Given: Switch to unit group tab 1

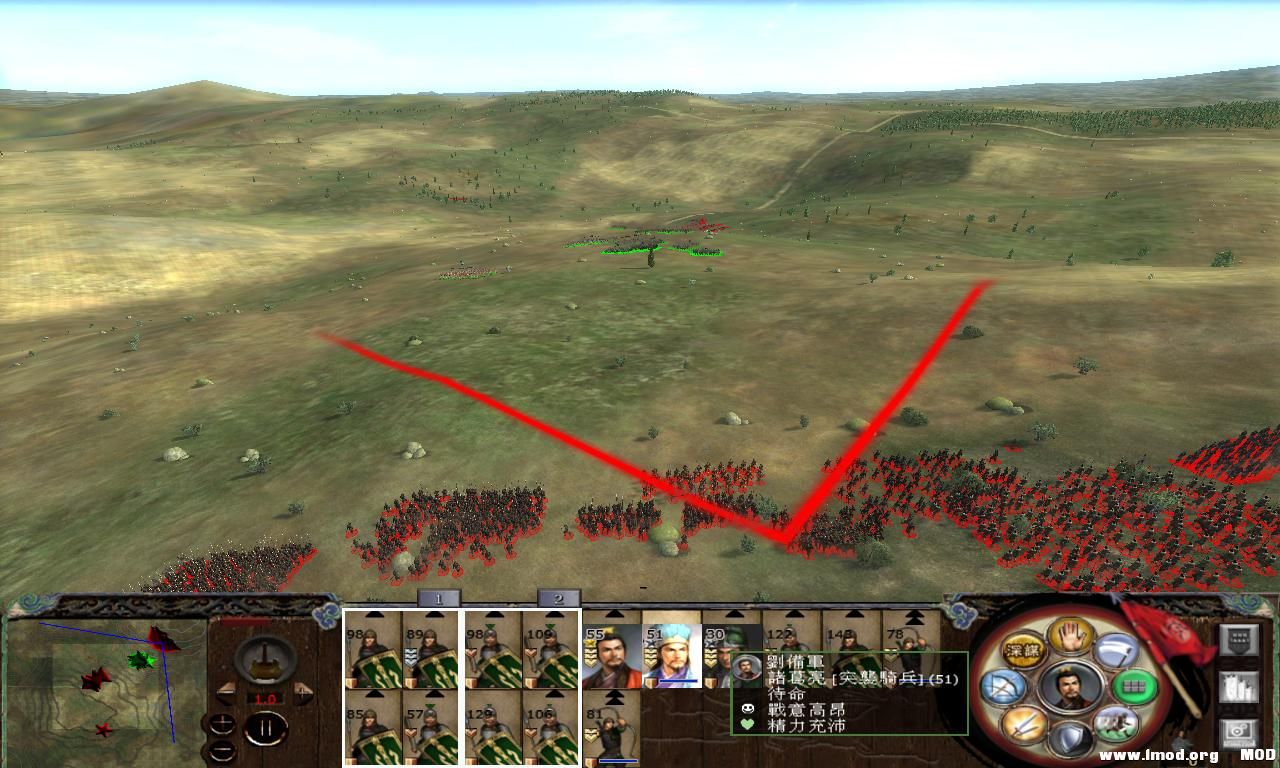Looking at the screenshot, I should click(439, 597).
